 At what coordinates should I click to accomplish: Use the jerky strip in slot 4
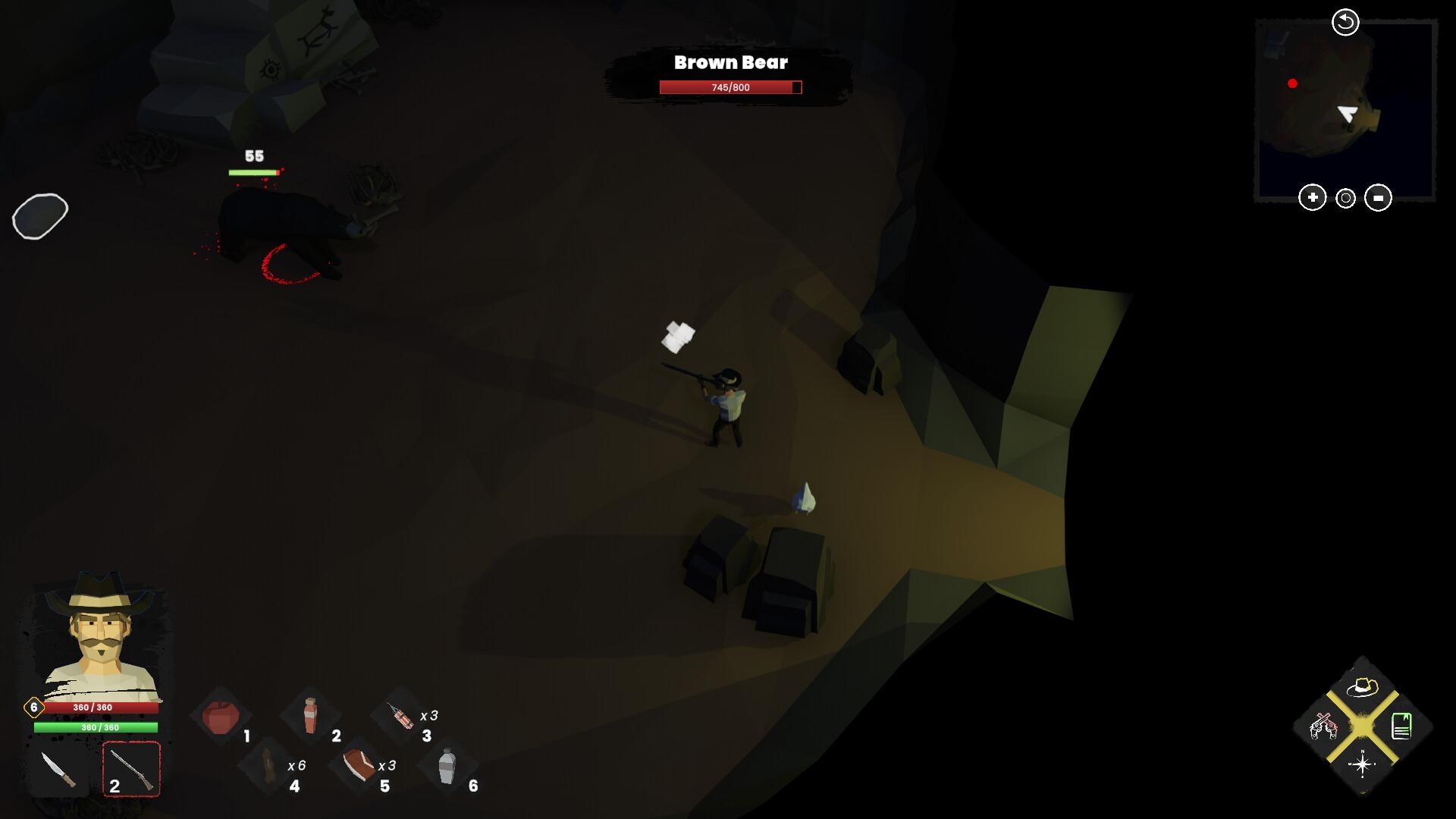[x=268, y=766]
